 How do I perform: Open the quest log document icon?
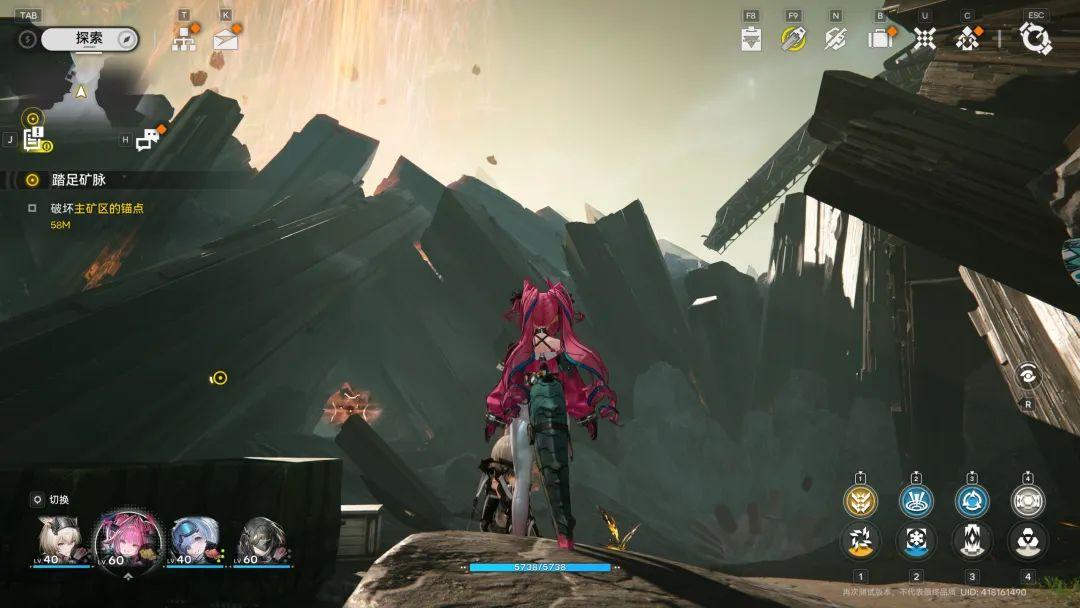[34, 140]
